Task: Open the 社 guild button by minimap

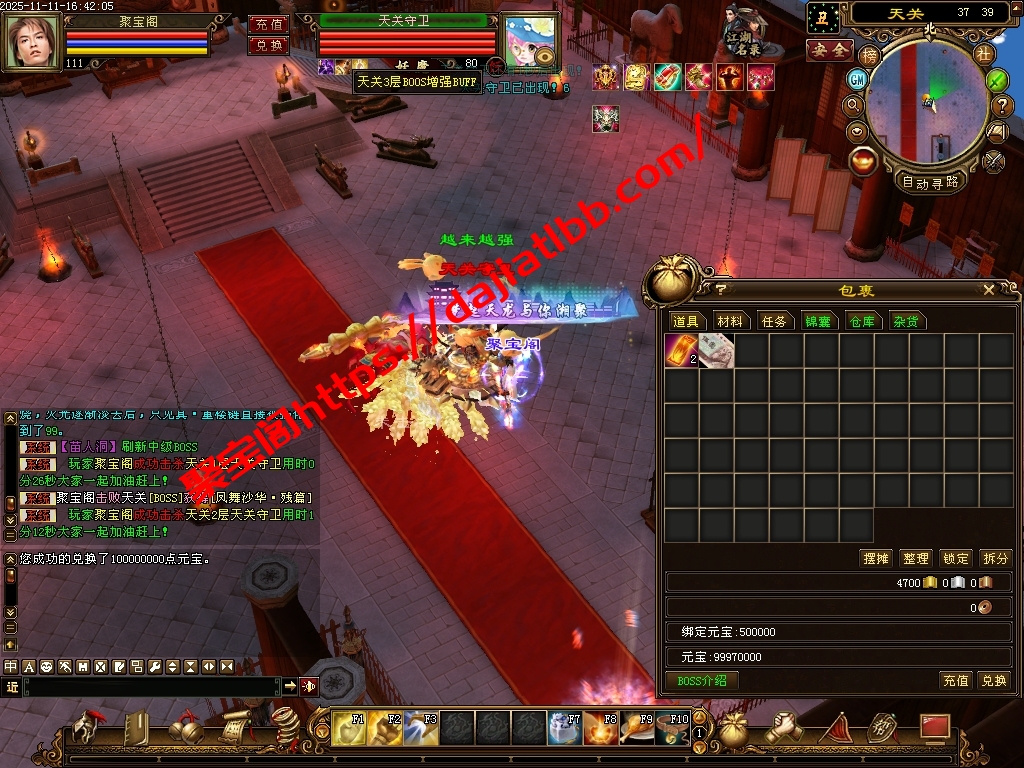Action: coord(984,53)
